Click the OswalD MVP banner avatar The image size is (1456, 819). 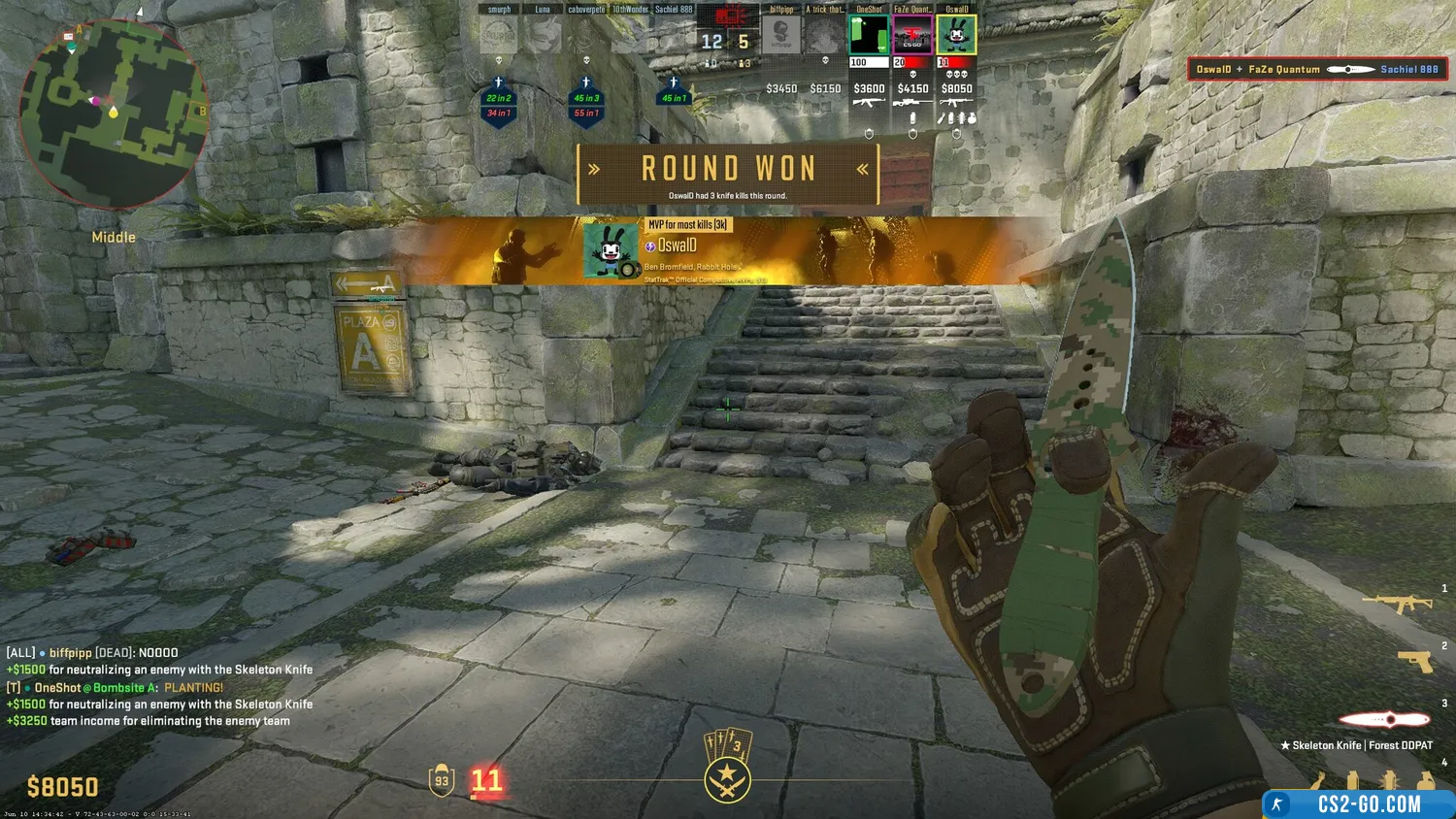611,250
